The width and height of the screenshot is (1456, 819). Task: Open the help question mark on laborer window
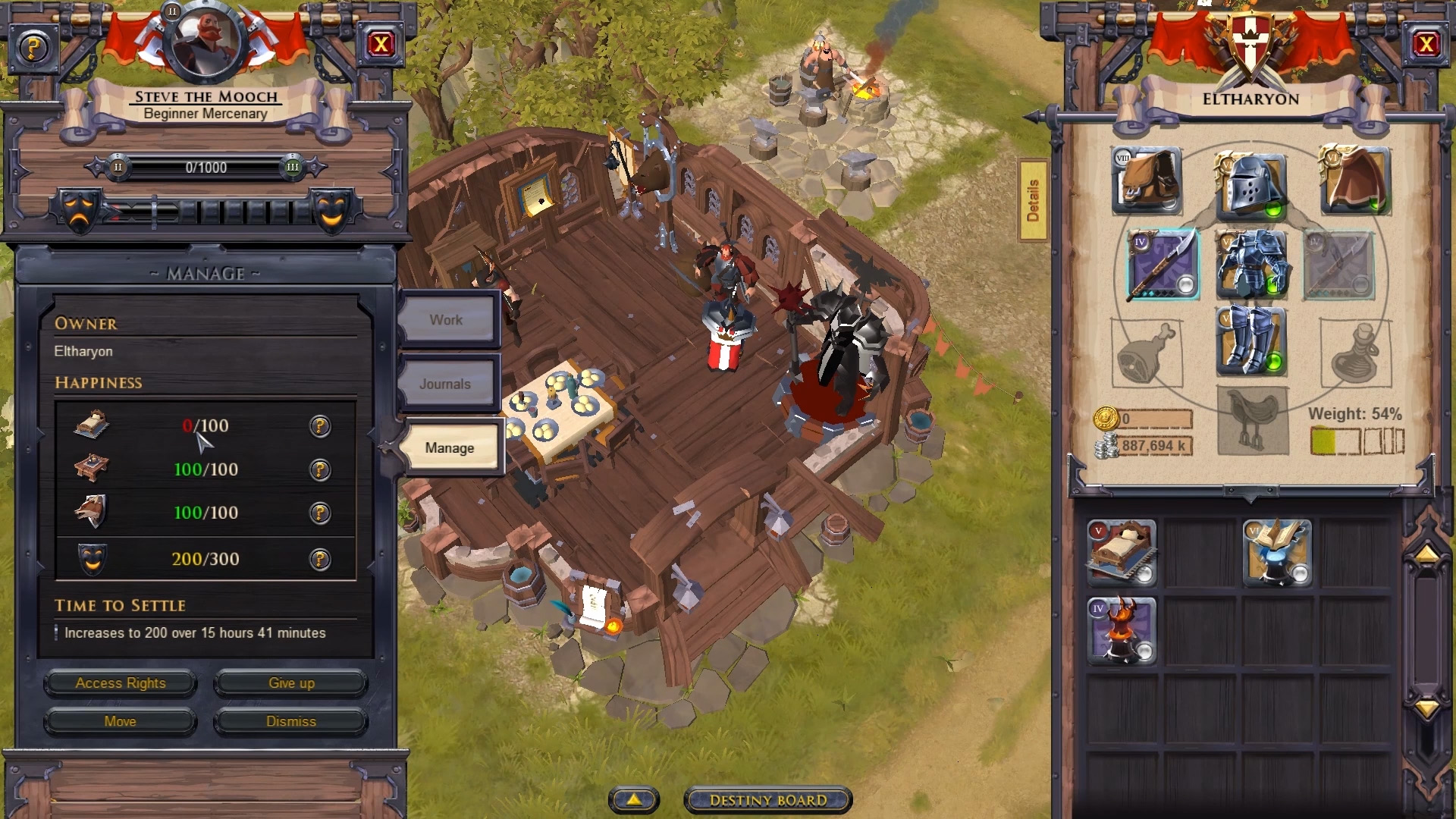click(33, 47)
